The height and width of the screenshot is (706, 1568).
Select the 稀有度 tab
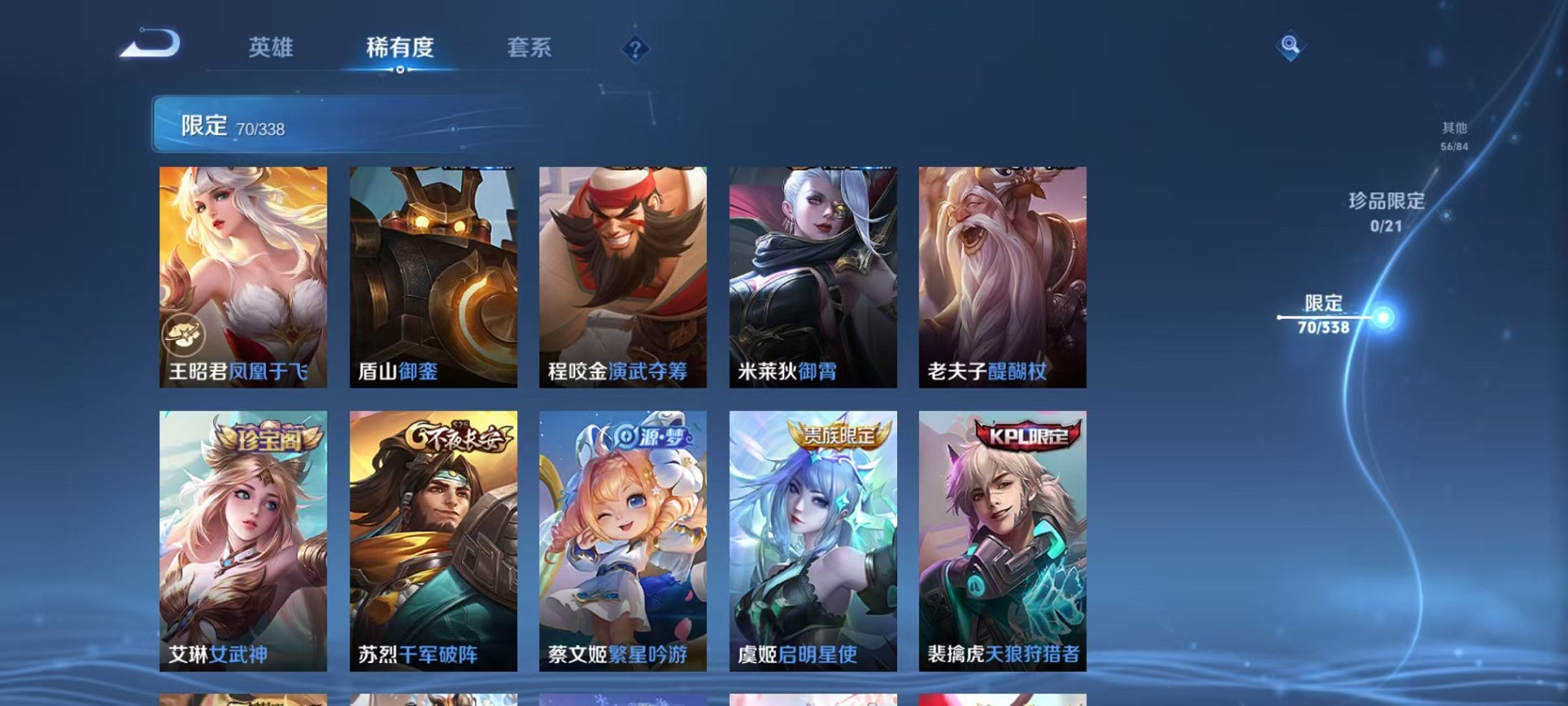[x=399, y=47]
